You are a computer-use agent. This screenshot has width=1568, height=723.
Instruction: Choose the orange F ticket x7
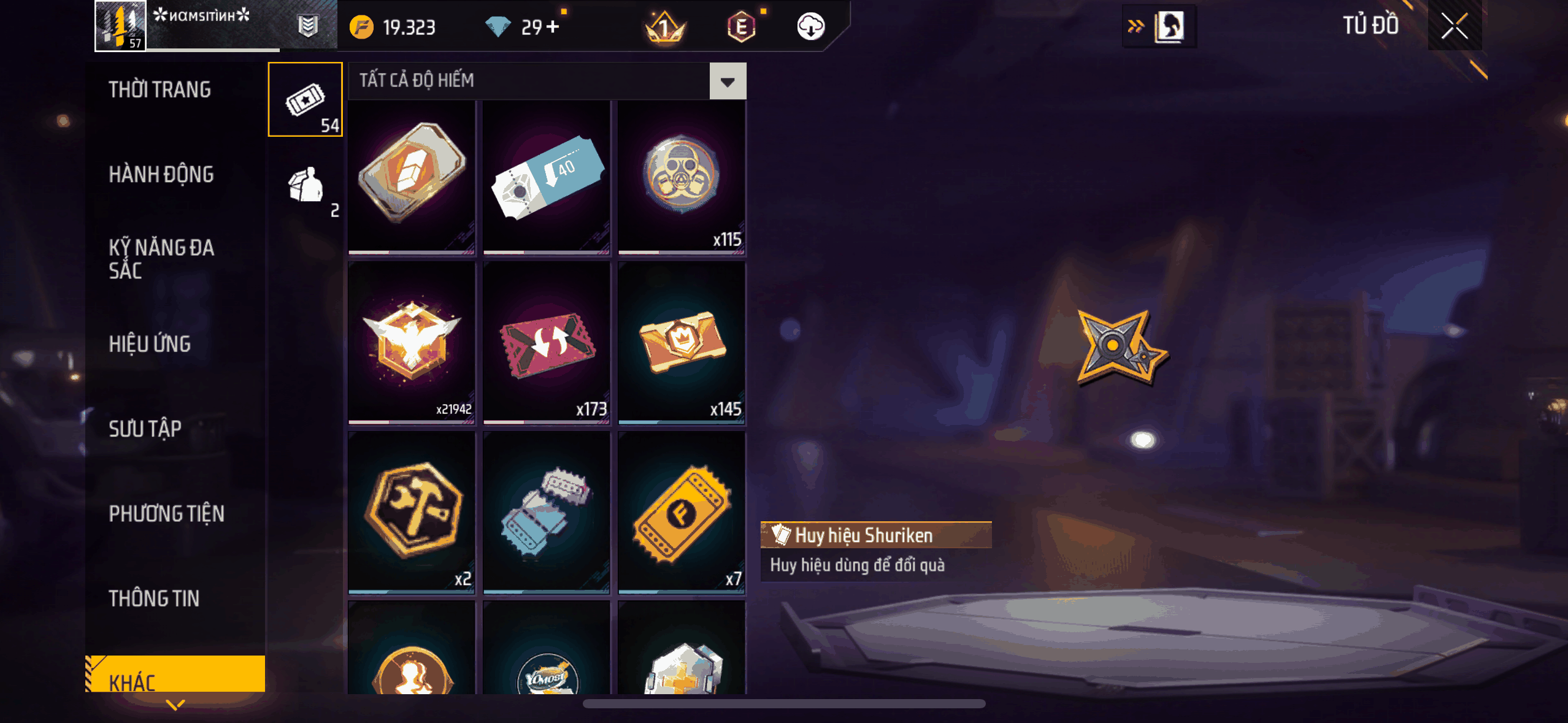point(682,511)
